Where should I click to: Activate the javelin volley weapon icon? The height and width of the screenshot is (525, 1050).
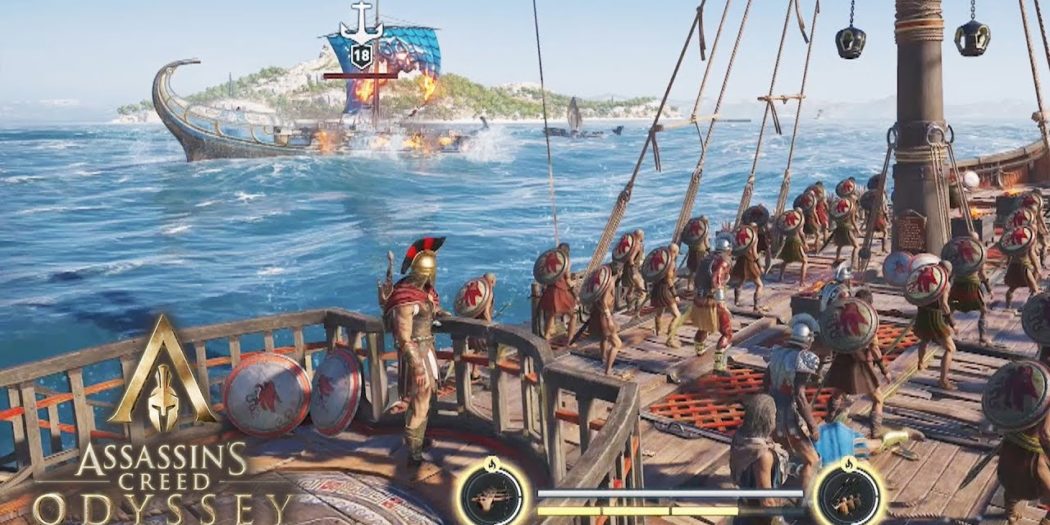point(846,495)
